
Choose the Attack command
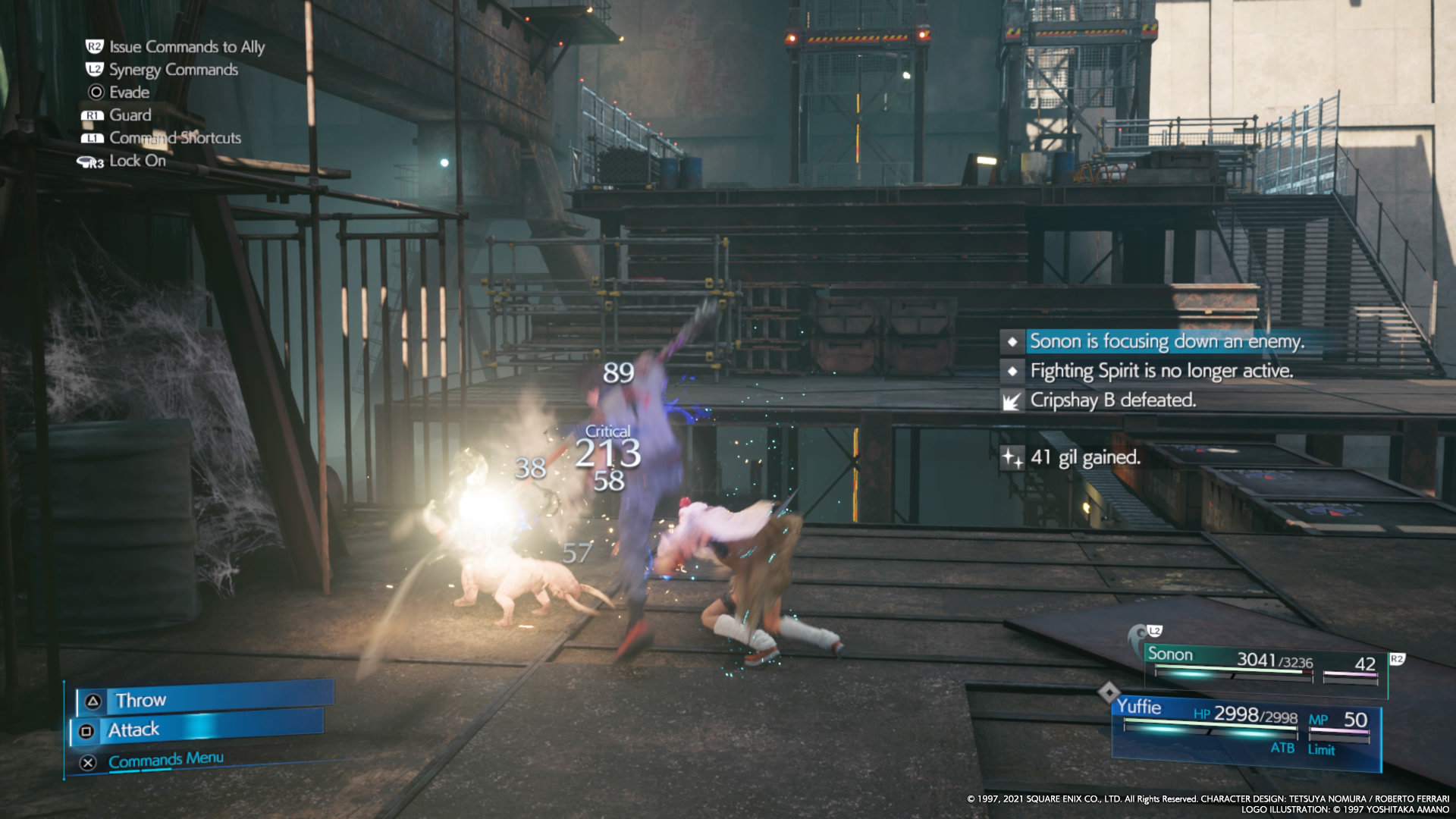tap(199, 730)
